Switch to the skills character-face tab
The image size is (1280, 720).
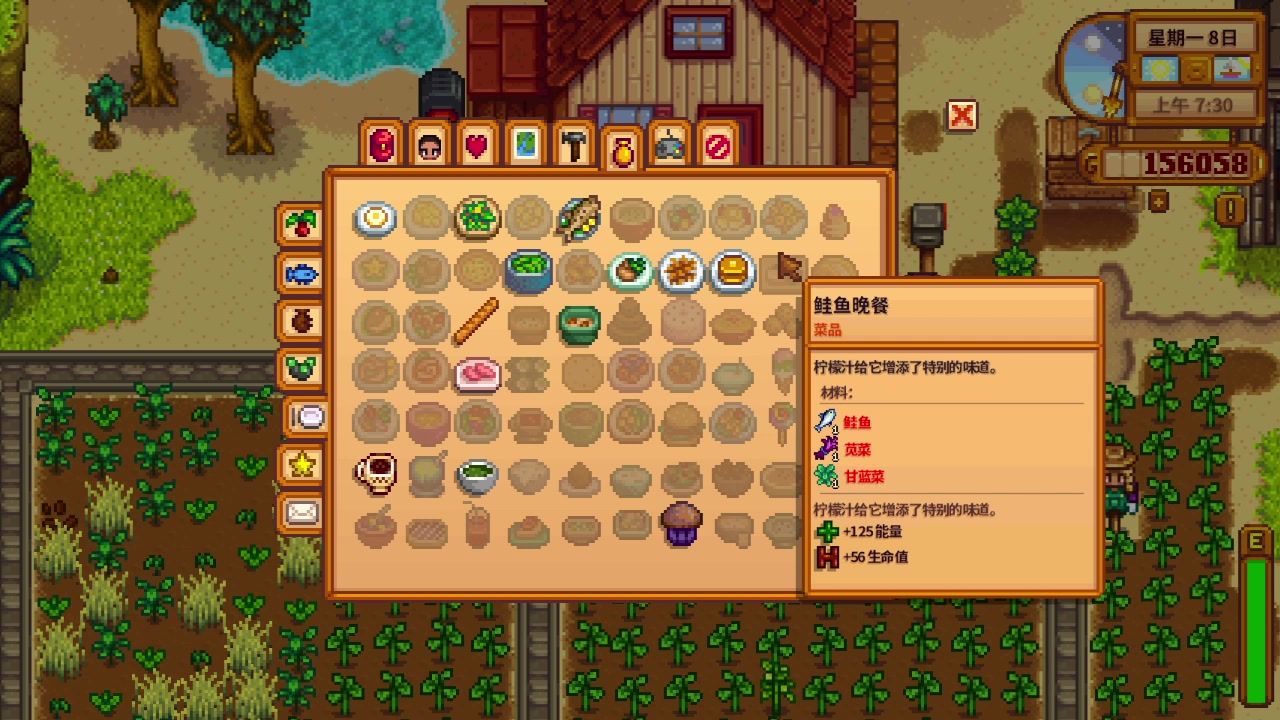430,146
